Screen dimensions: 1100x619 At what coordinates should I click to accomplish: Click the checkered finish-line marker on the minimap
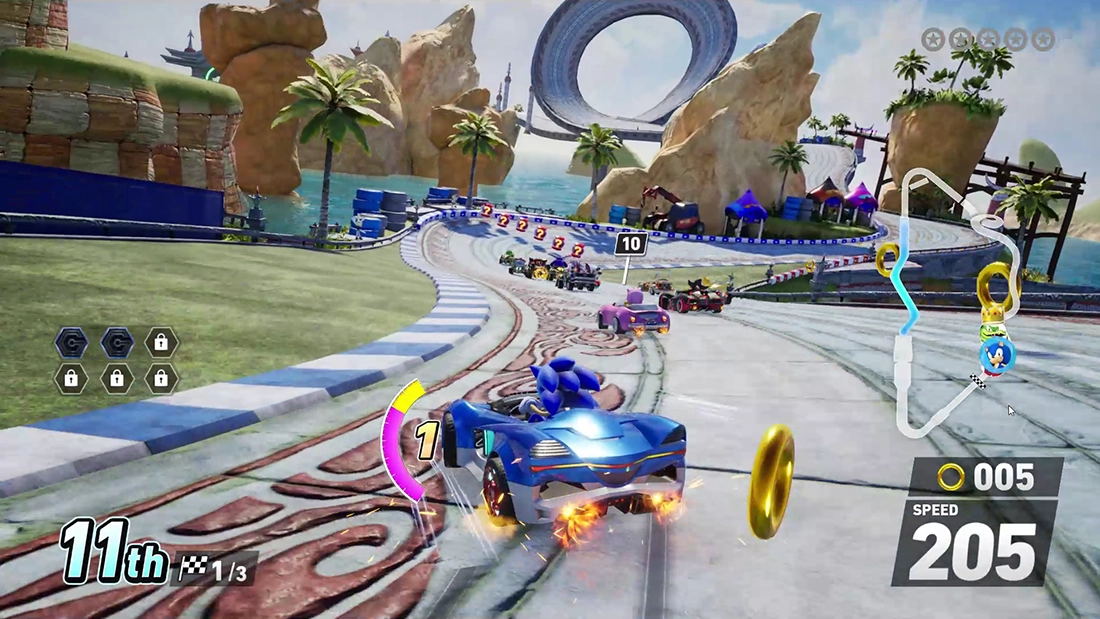coord(977,381)
